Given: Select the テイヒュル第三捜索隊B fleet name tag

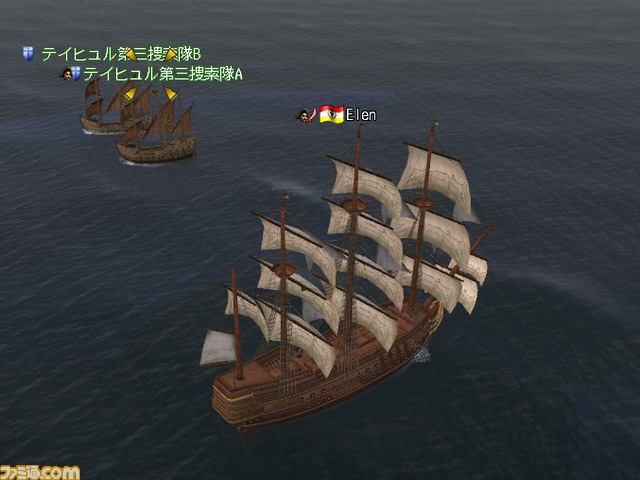Looking at the screenshot, I should 120,53.
